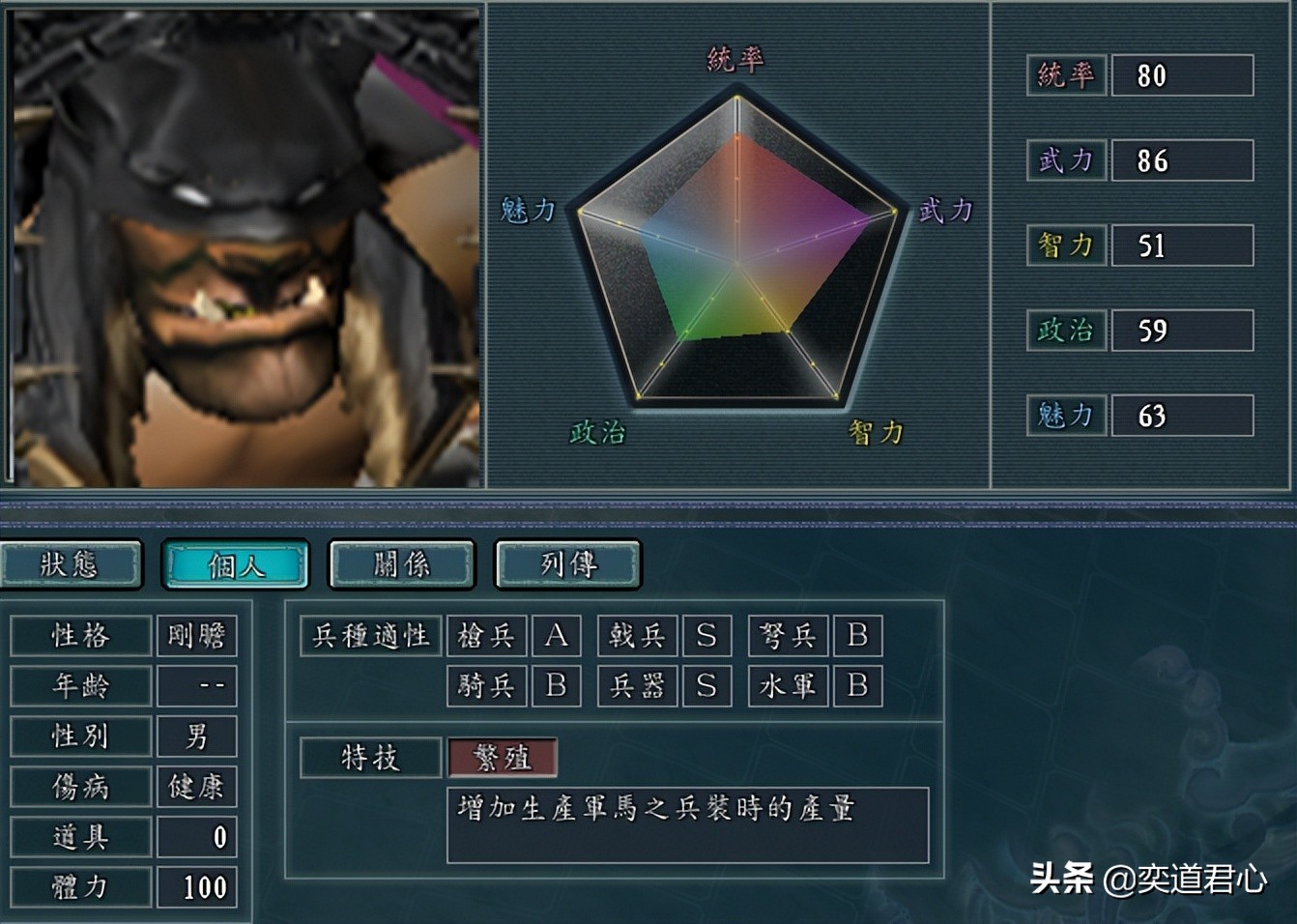
Task: Open the 列傳 biography tab
Action: click(567, 563)
